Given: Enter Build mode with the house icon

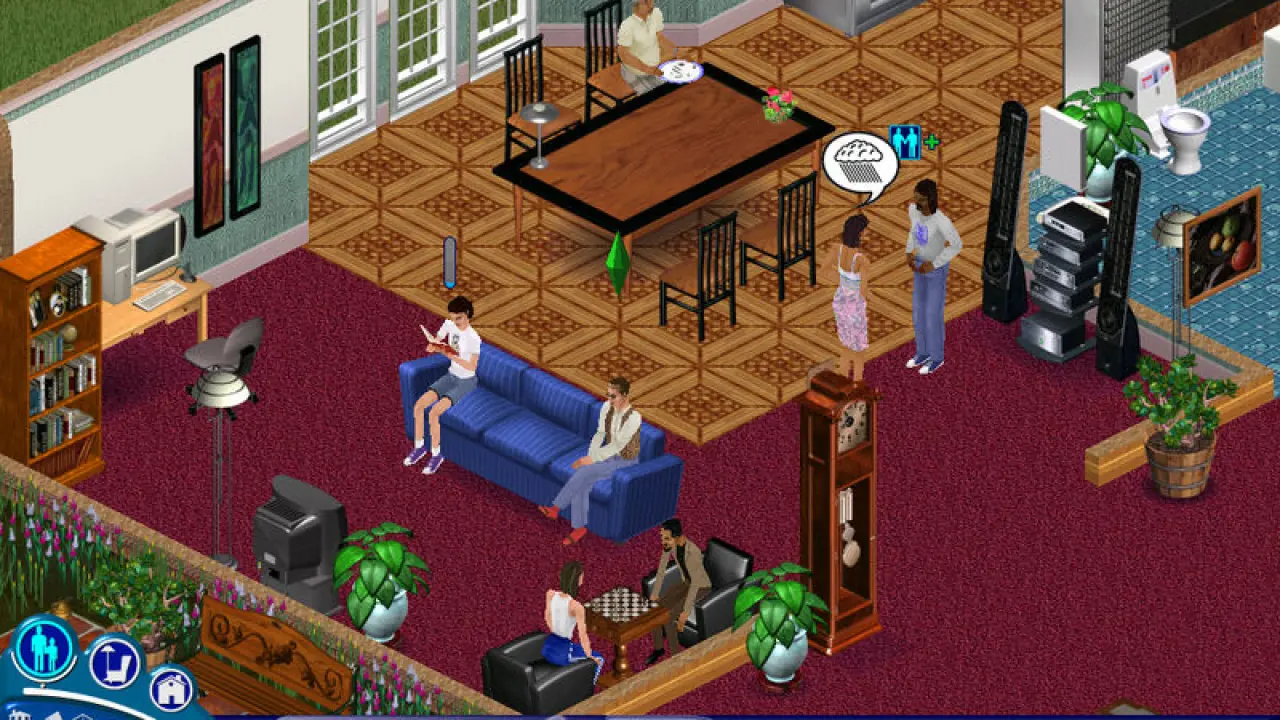Looking at the screenshot, I should point(171,688).
